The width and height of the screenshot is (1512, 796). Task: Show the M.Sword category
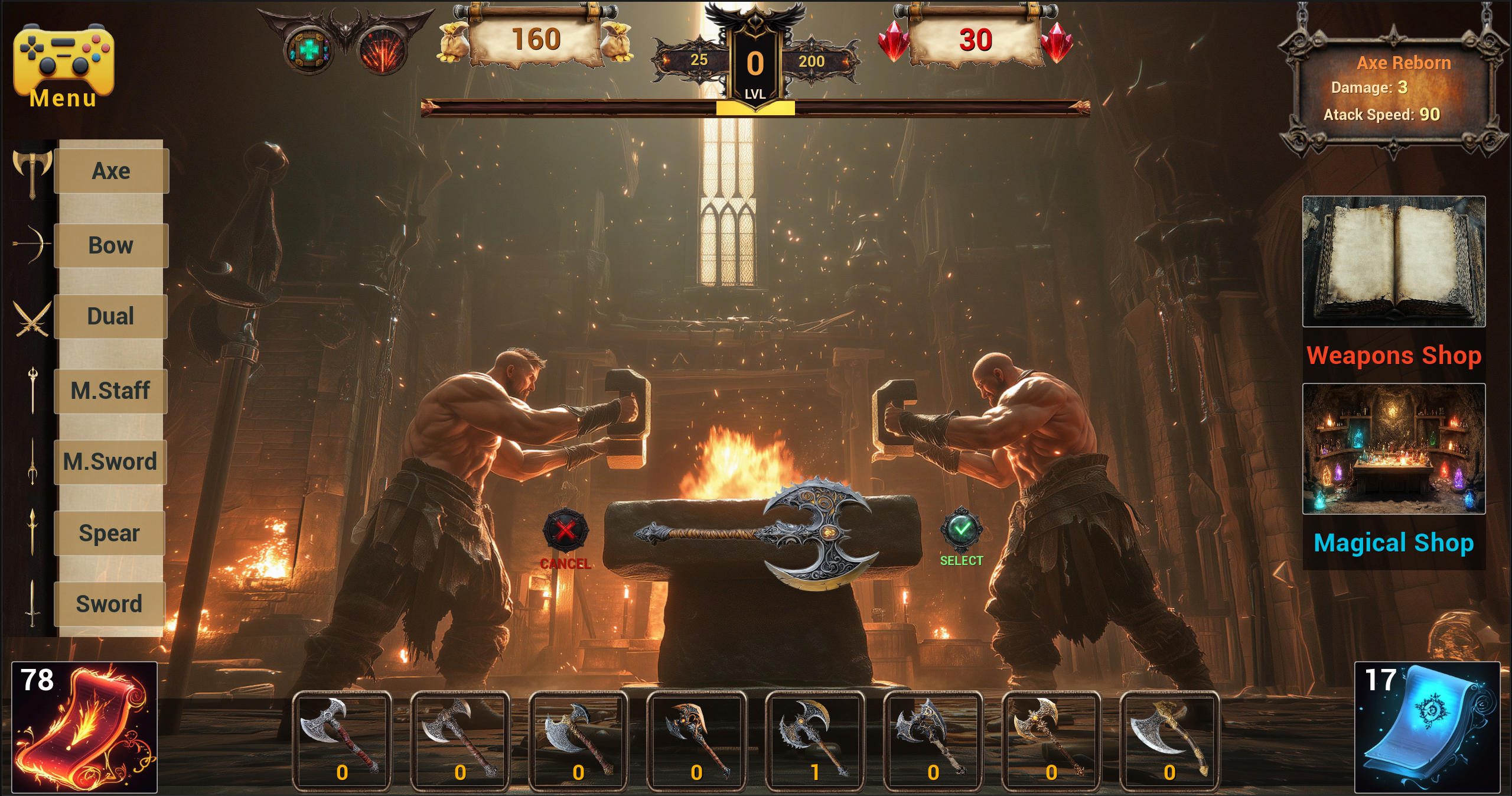click(110, 462)
